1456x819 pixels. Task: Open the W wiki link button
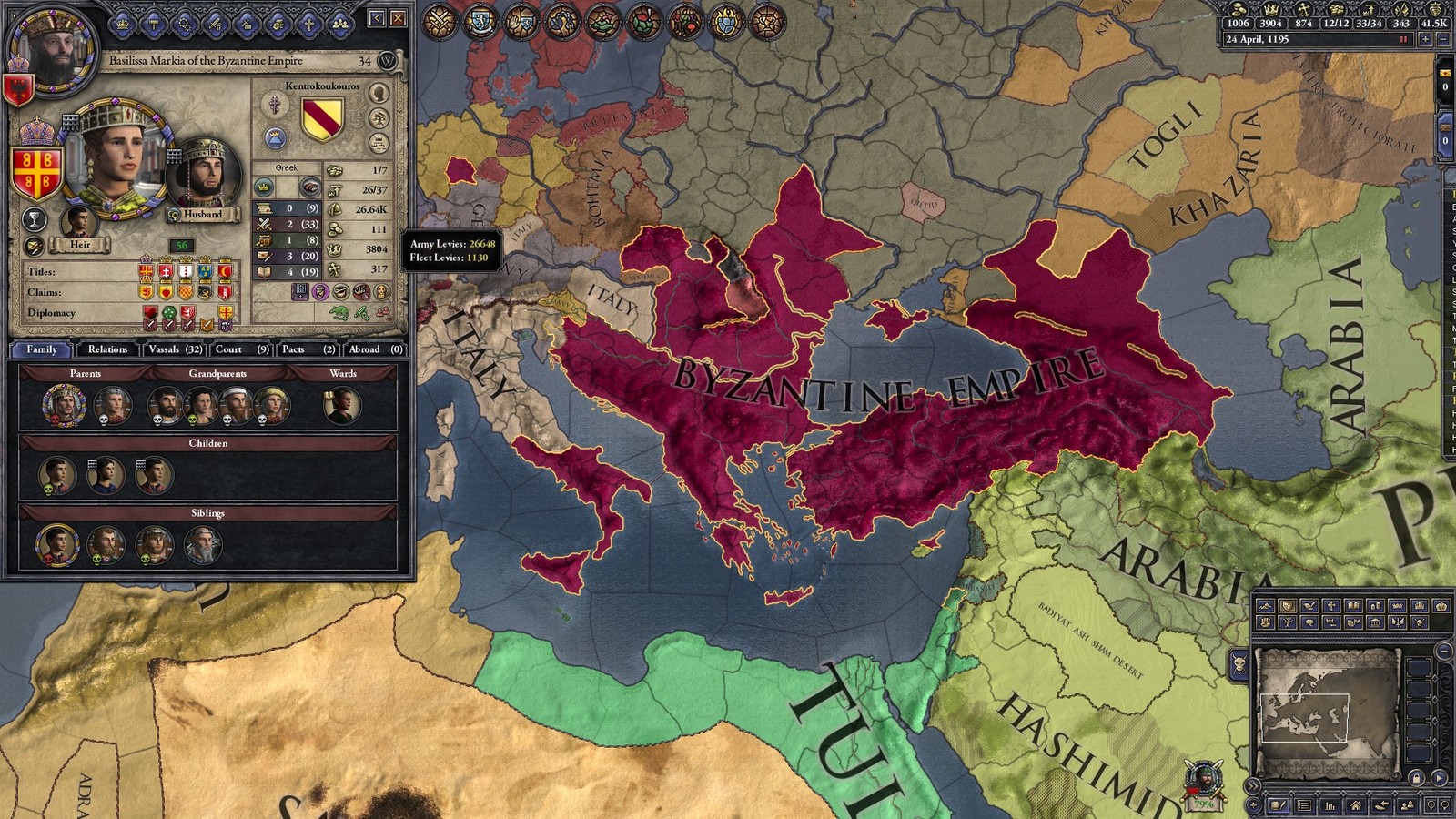(388, 61)
